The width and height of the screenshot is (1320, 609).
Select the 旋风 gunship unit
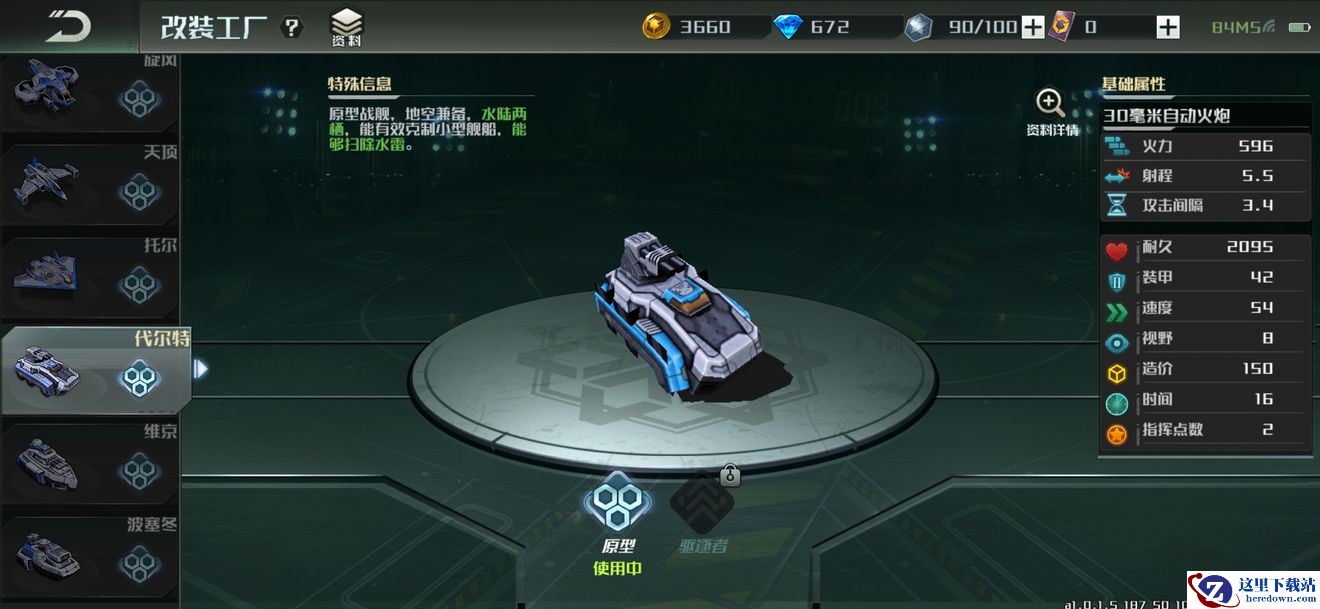tap(90, 92)
